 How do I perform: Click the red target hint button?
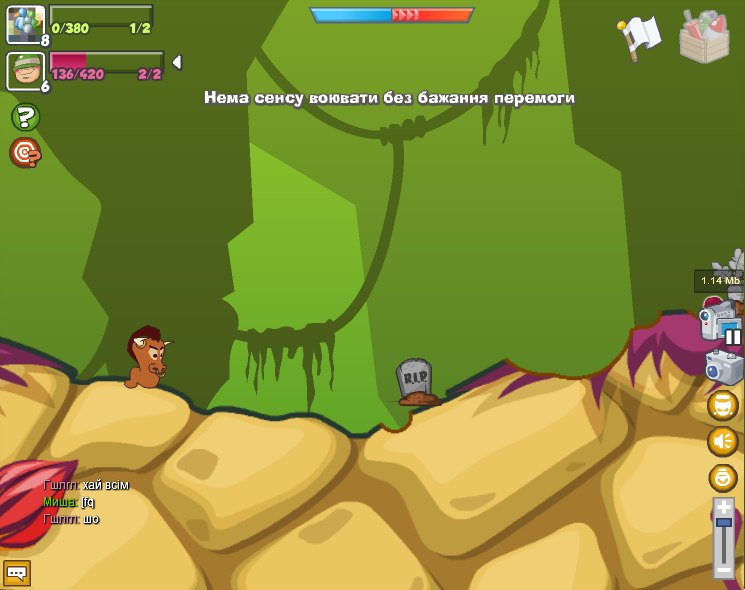pyautogui.click(x=25, y=153)
